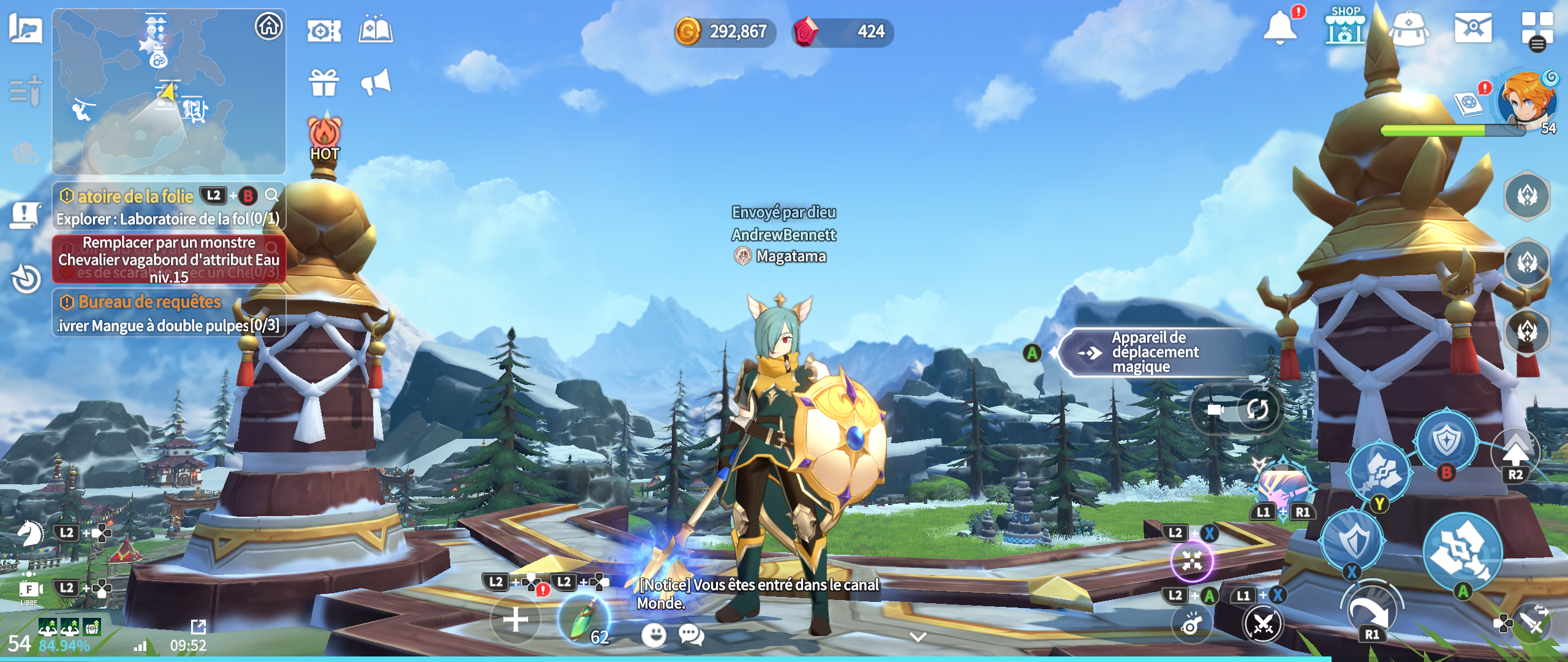Screen dimensions: 1568x662
Task: Select the Bureau de requêtes quest
Action: [168, 313]
